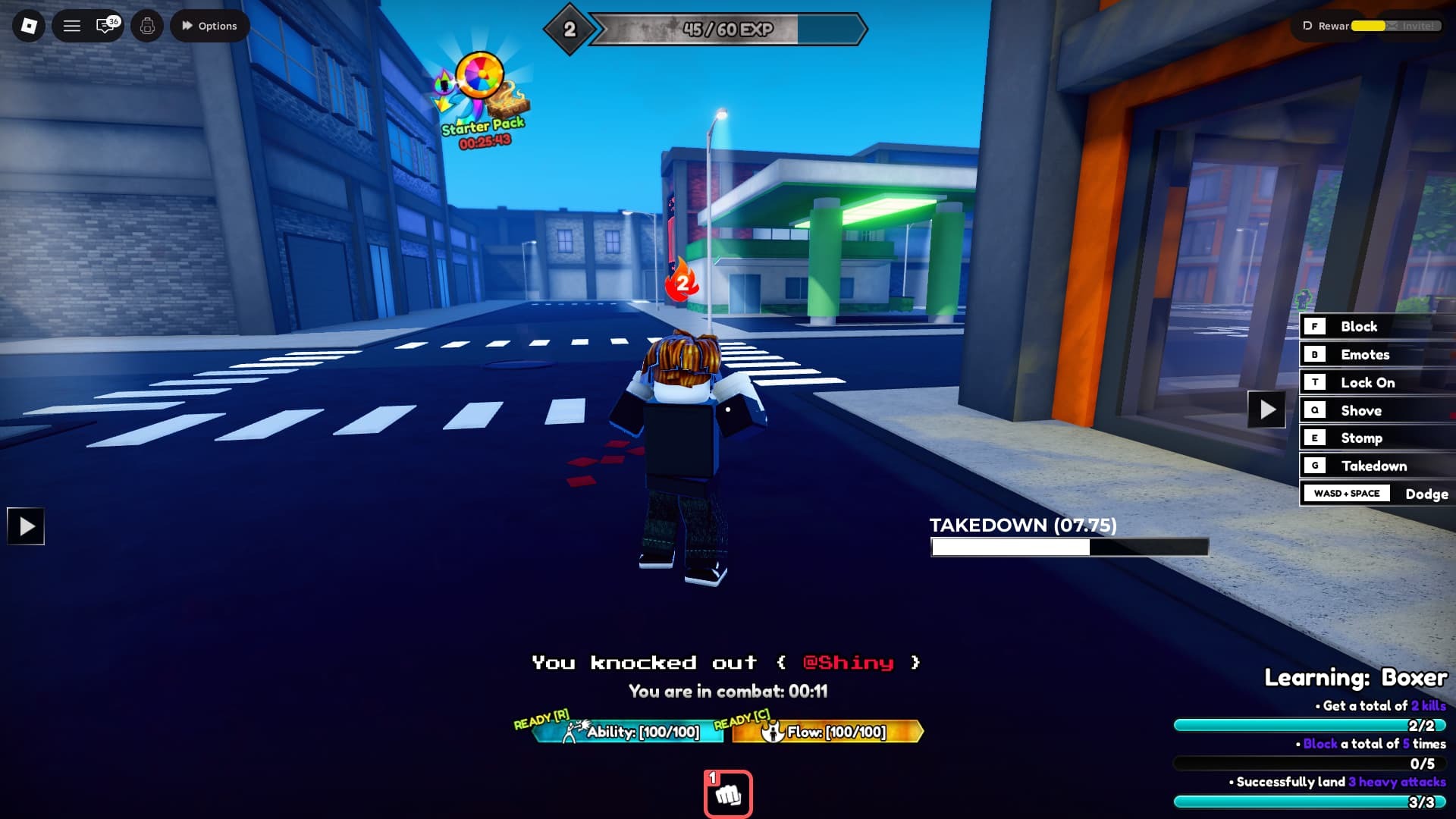Click the flaming level 2 enemy indicator
Screen dimensions: 1456x819
[680, 284]
